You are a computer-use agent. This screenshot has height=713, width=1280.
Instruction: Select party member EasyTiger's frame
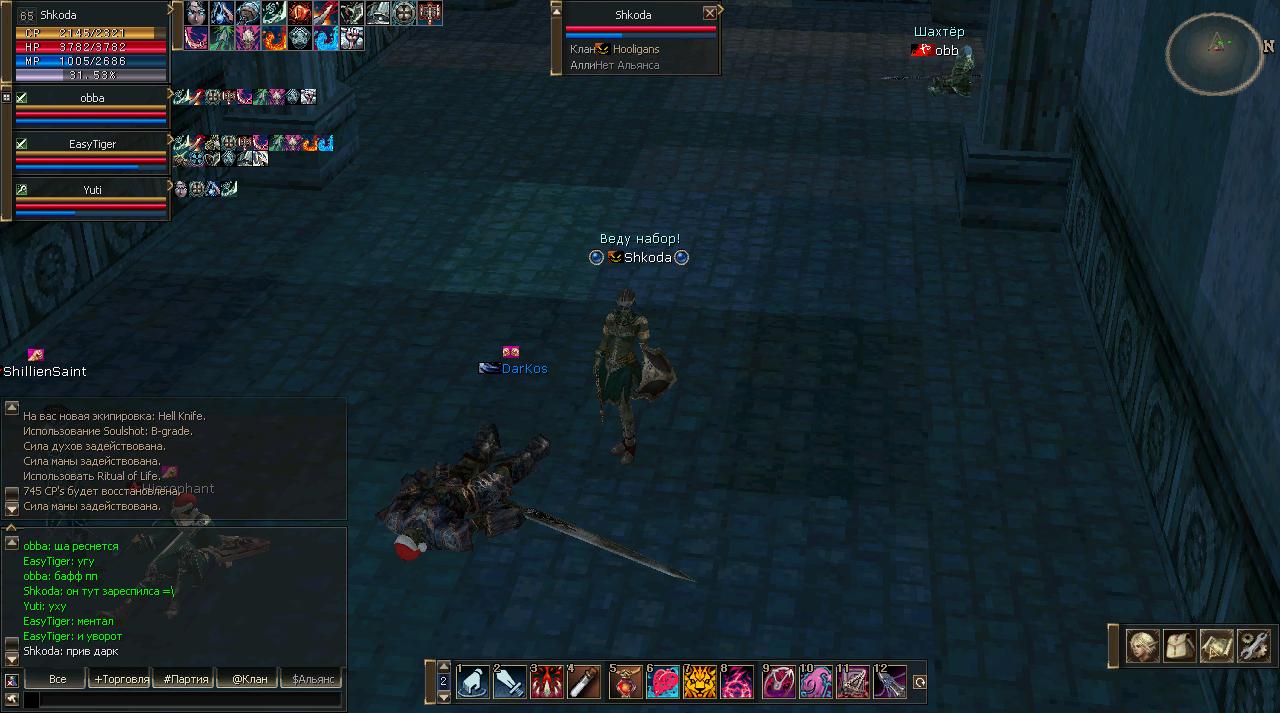pos(91,153)
